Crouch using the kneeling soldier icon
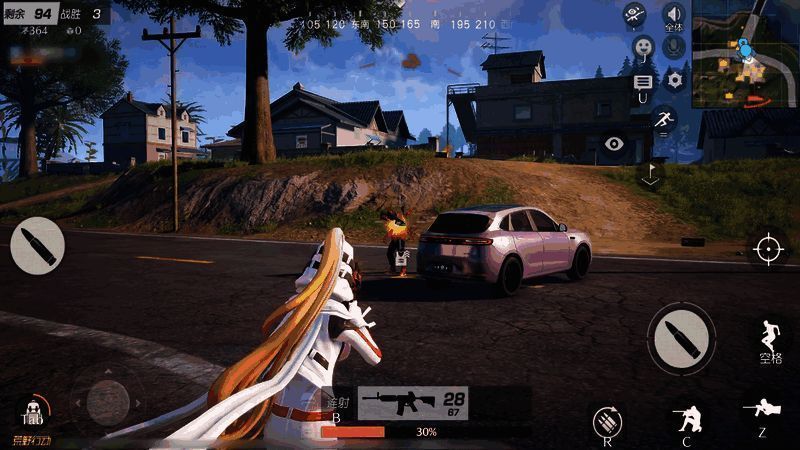The height and width of the screenshot is (450, 800). click(x=687, y=418)
